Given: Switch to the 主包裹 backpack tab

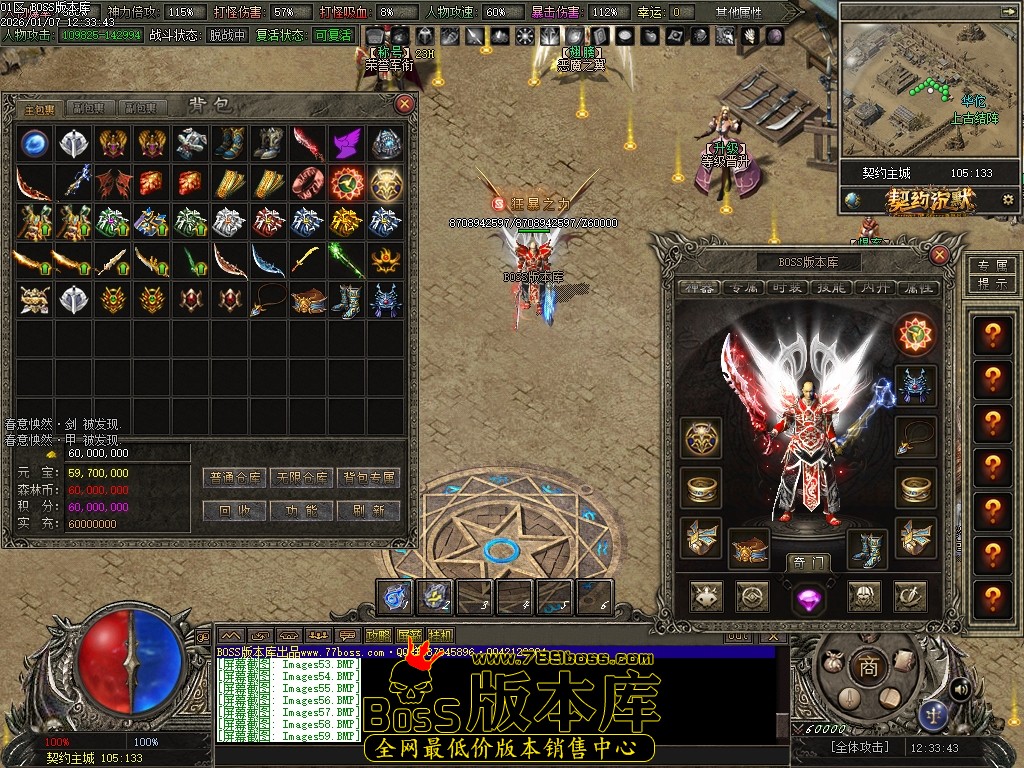Looking at the screenshot, I should [40, 108].
